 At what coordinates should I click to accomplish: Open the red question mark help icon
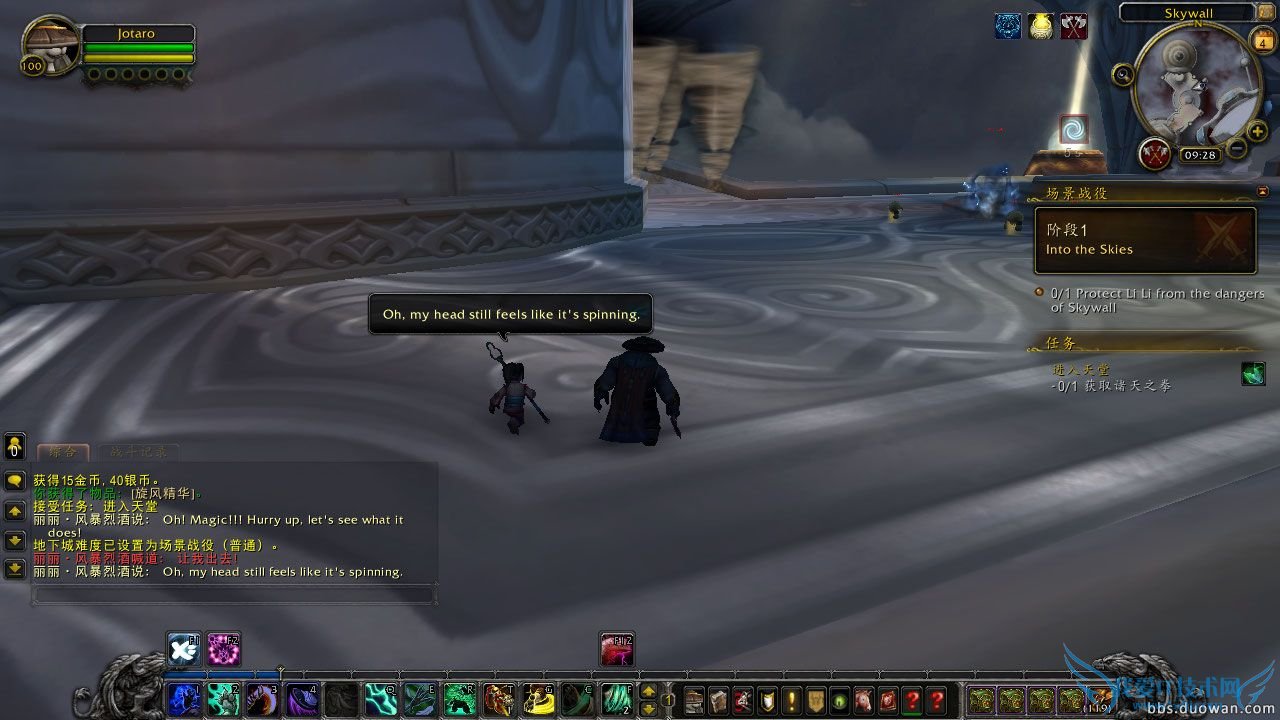click(935, 700)
